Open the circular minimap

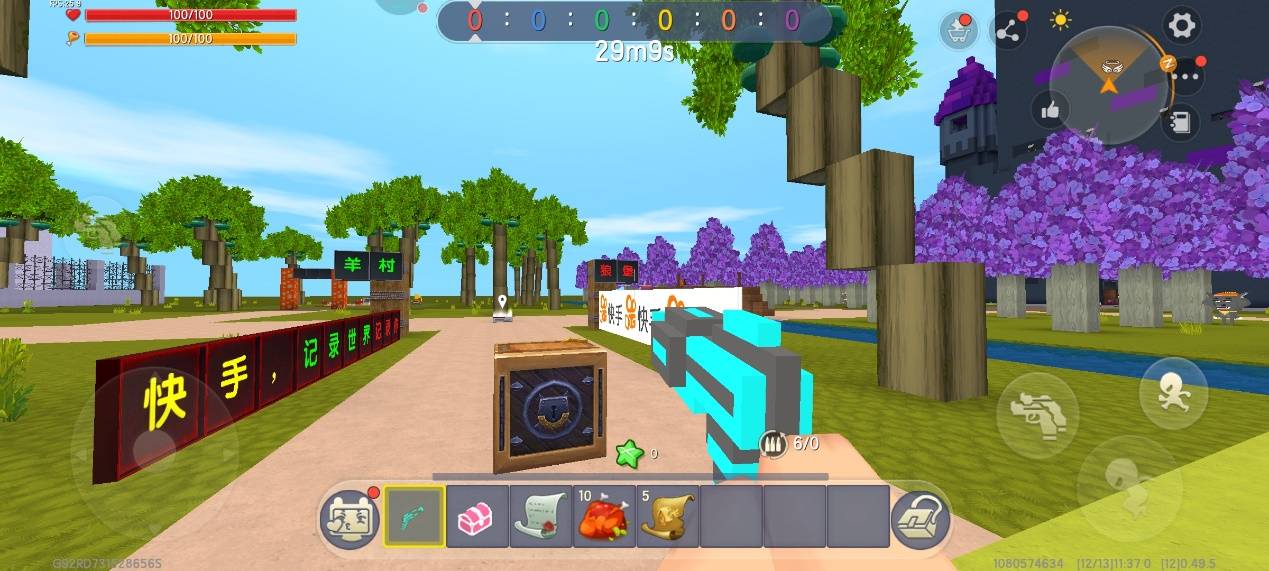[x=1111, y=82]
